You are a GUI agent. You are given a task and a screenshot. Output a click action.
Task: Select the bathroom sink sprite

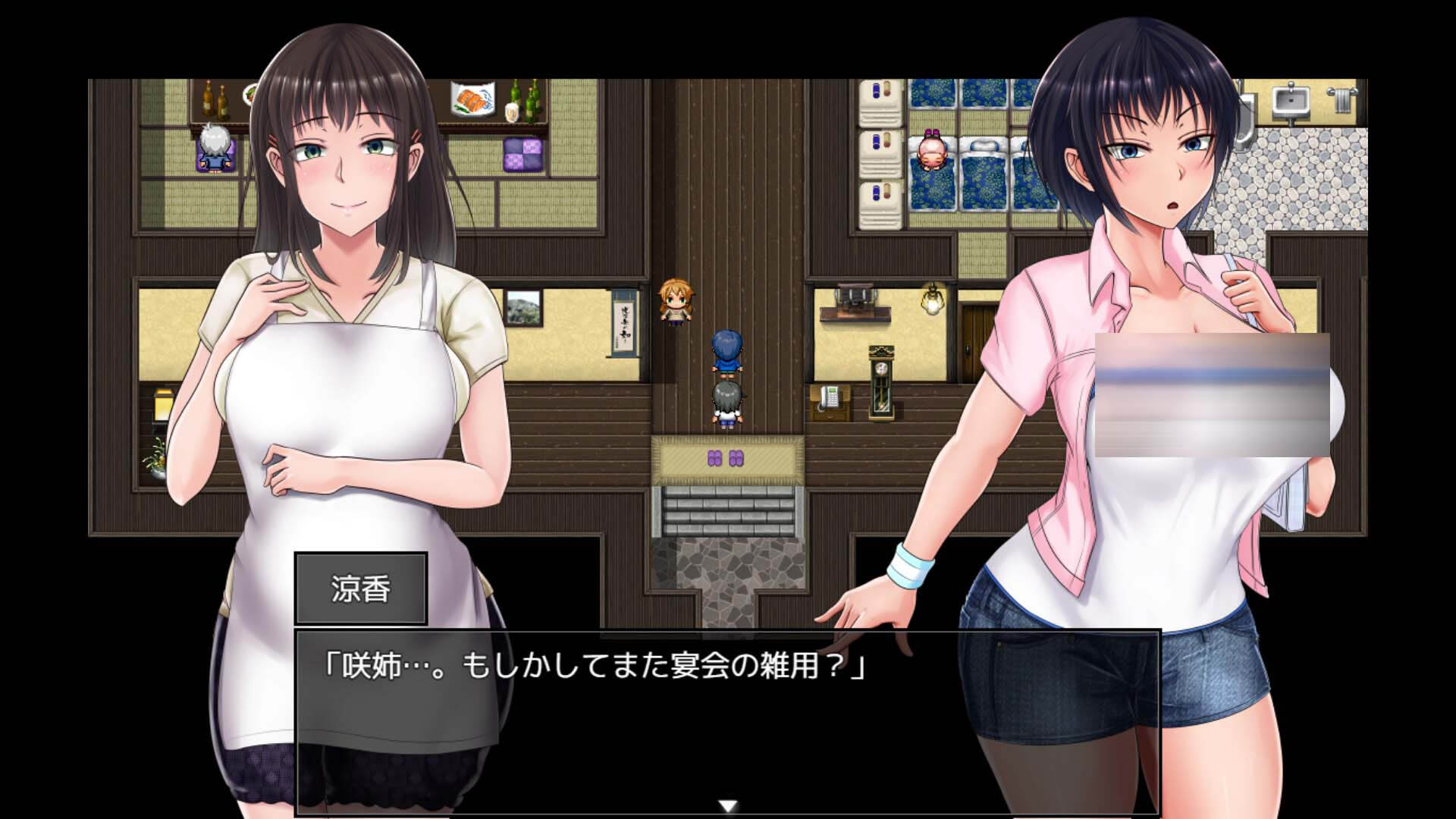(x=1289, y=99)
